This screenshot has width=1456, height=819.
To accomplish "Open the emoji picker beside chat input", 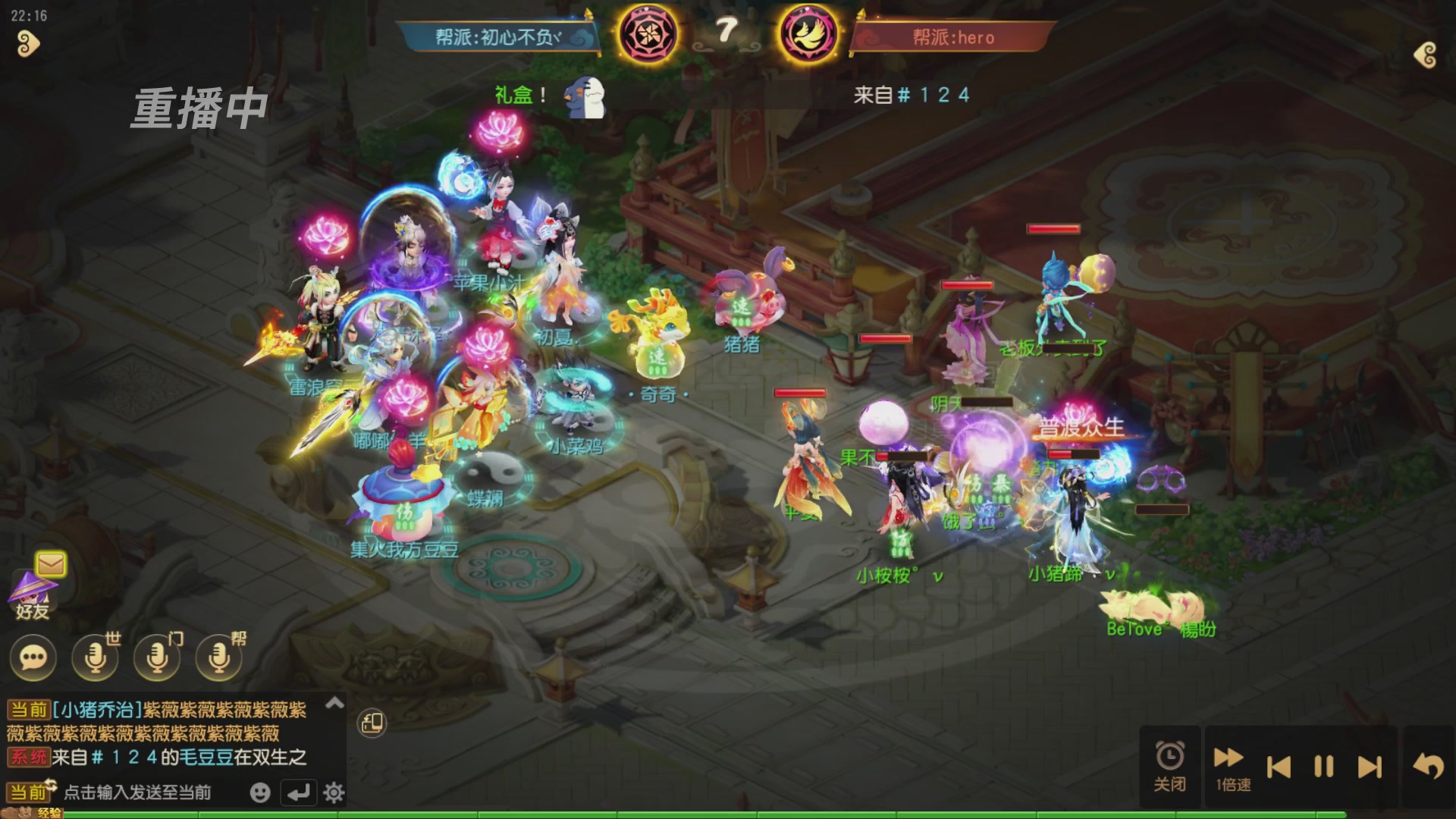I will point(261,792).
